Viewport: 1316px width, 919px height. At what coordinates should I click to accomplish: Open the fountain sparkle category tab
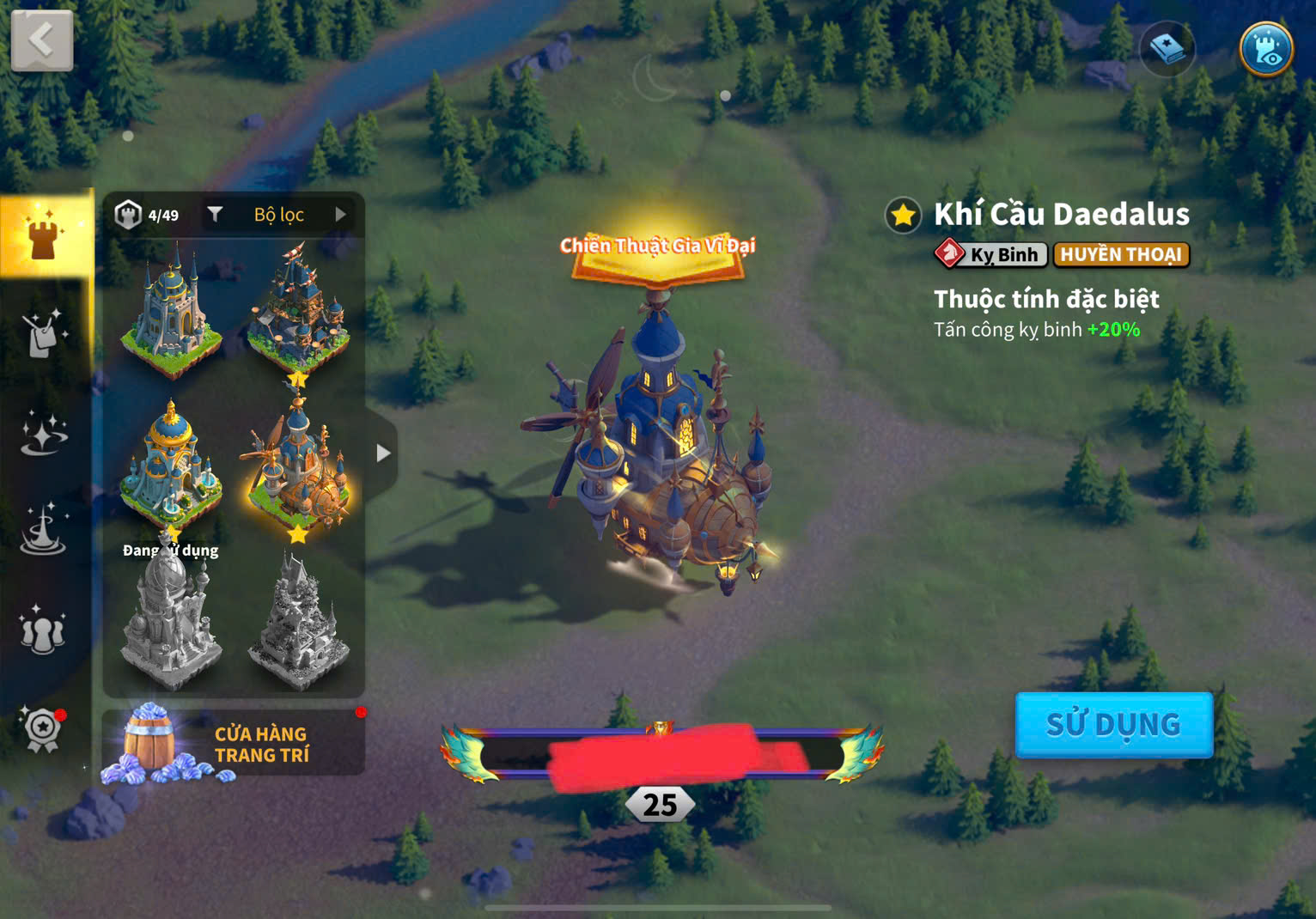[x=43, y=530]
